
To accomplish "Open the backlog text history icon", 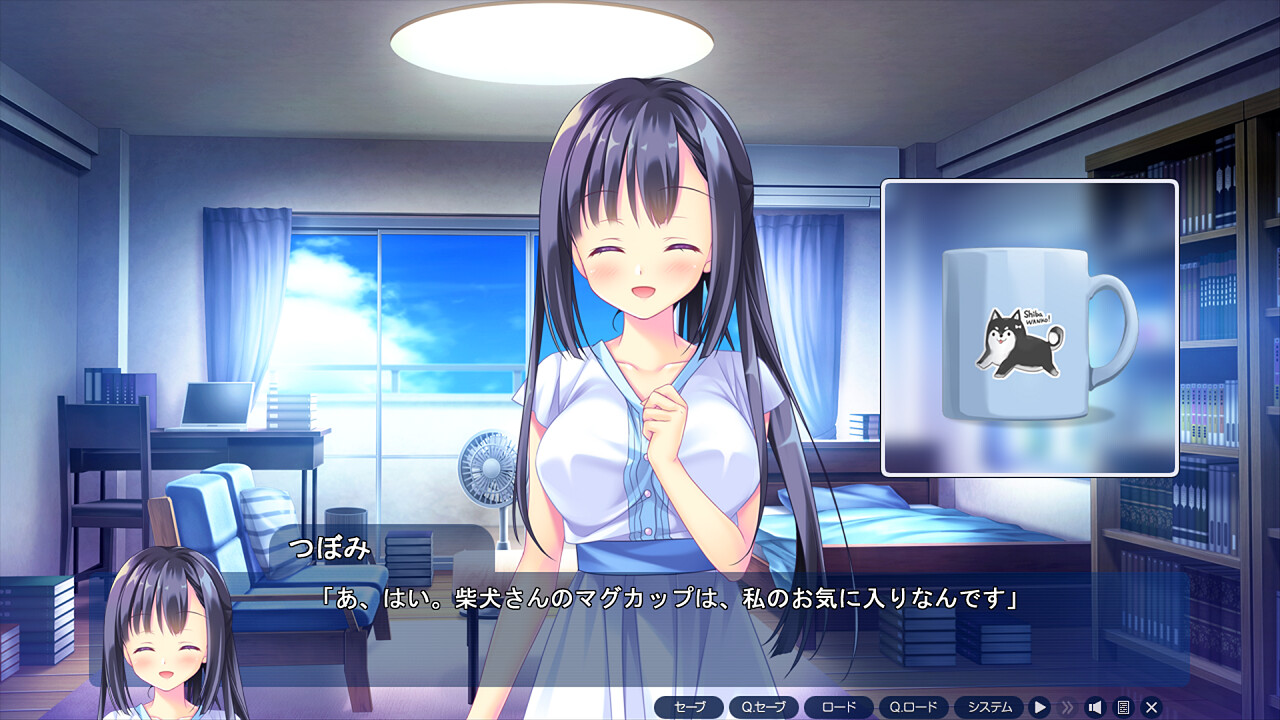I will point(1123,707).
